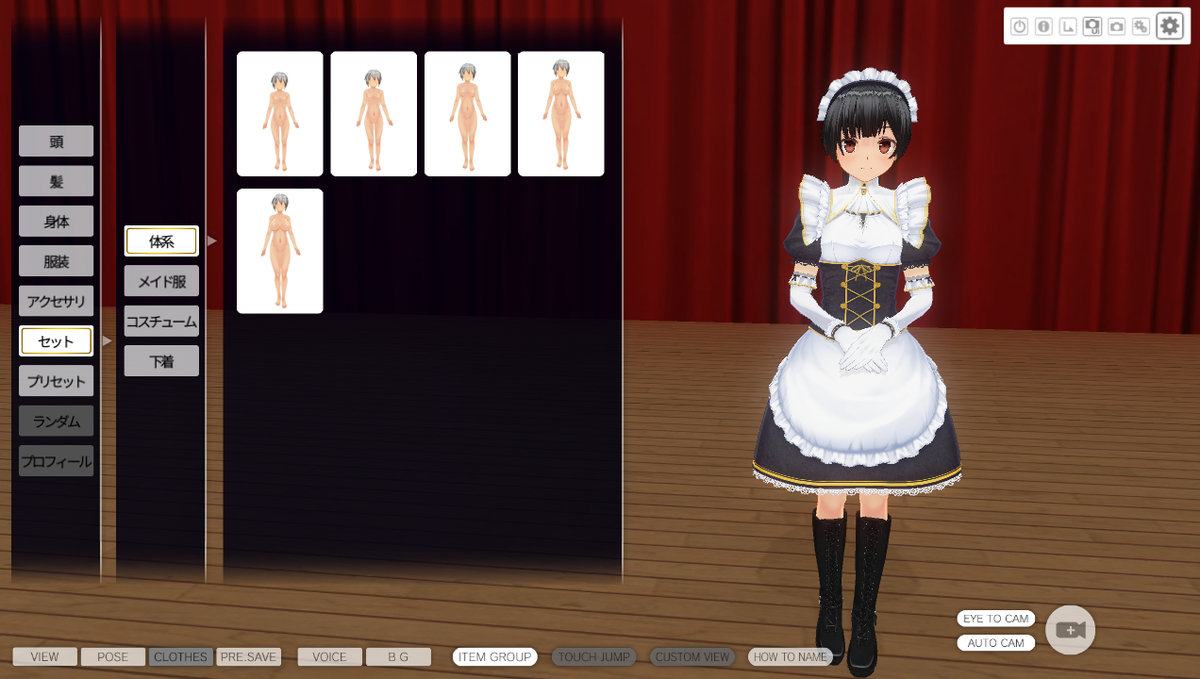Open the VOICE options
The image size is (1200, 679).
[x=329, y=657]
